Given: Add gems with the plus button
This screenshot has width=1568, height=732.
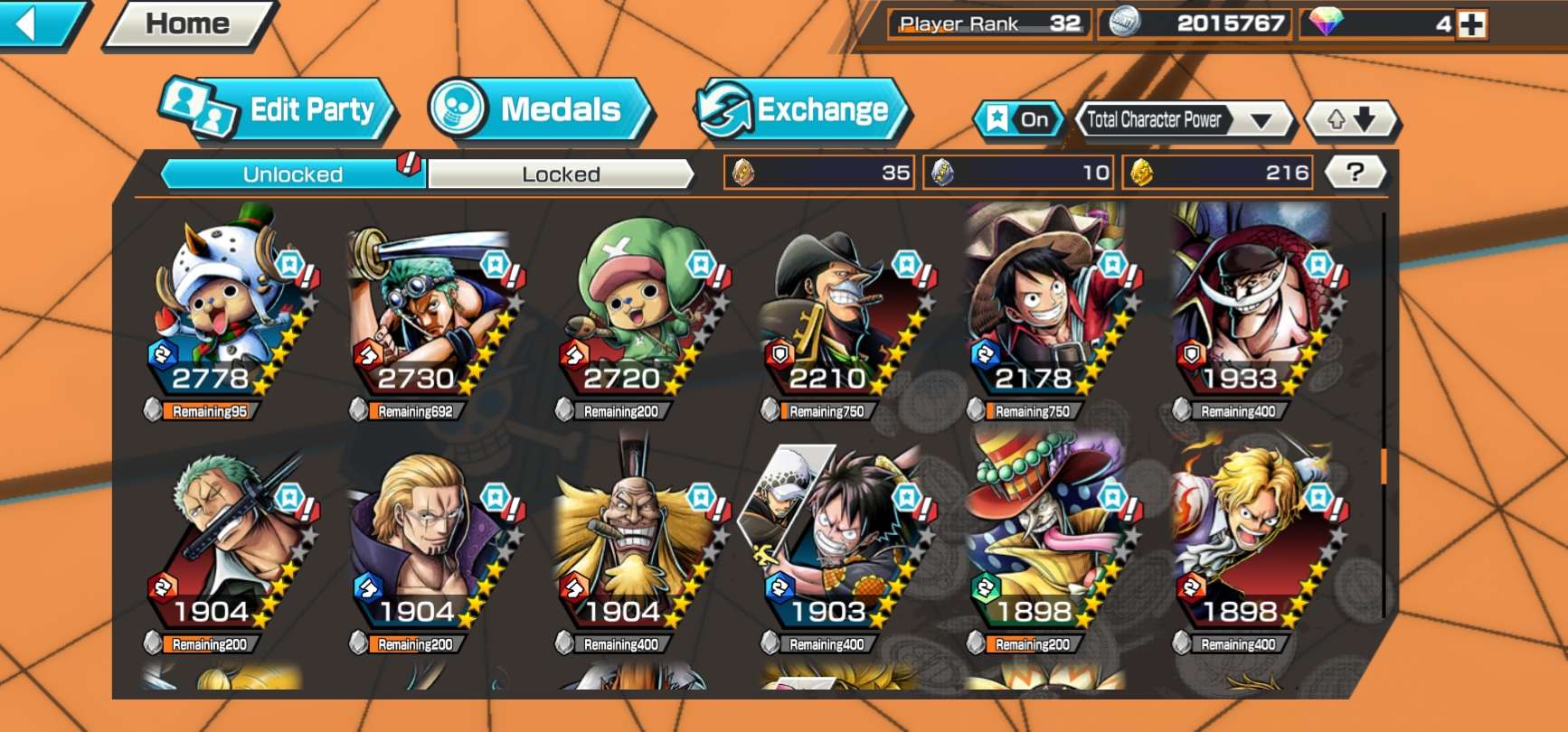Looking at the screenshot, I should [1472, 24].
